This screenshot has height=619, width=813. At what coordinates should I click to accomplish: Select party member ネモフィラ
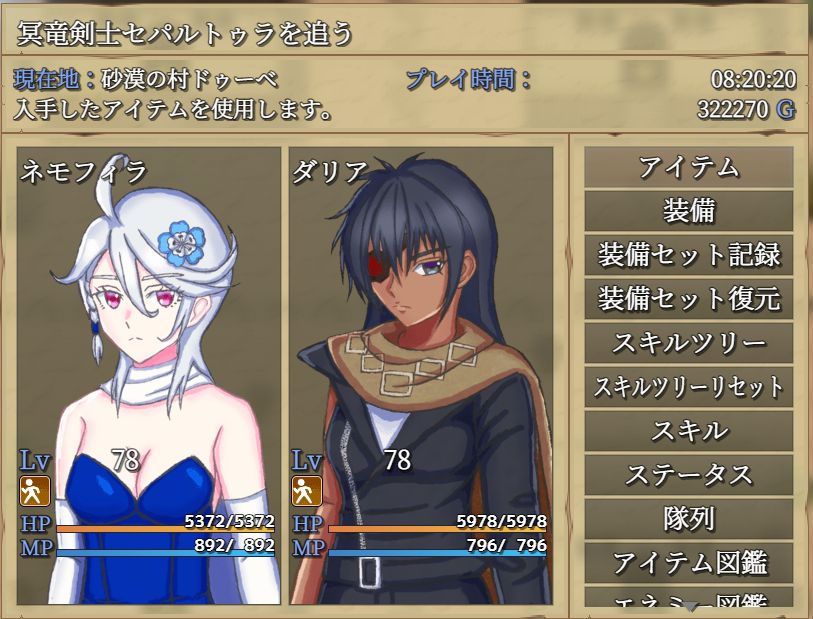[148, 375]
